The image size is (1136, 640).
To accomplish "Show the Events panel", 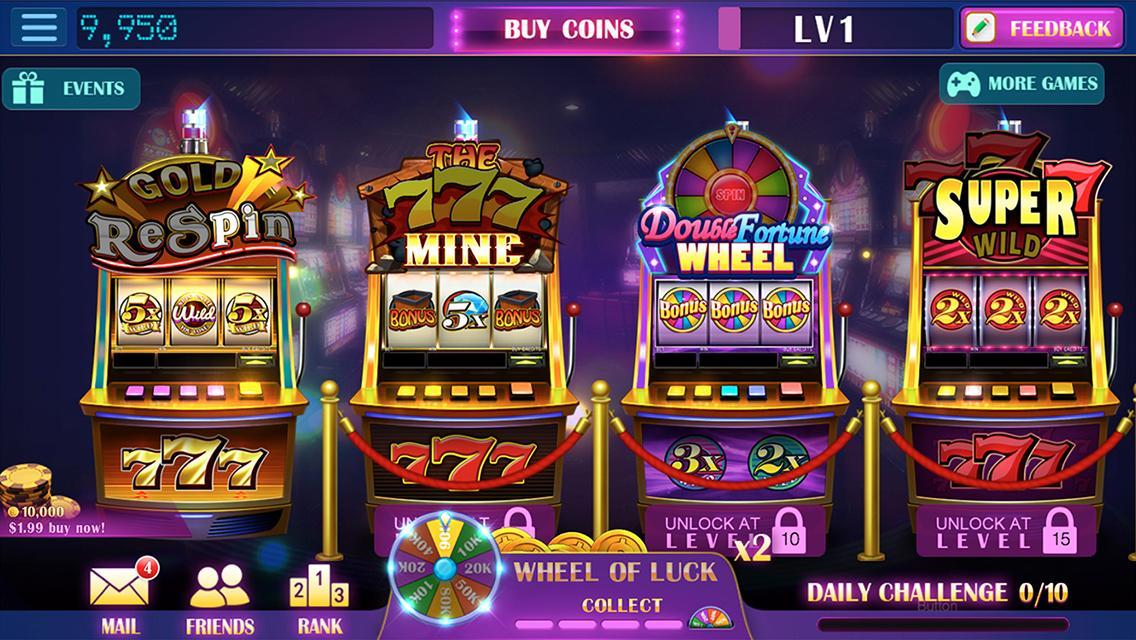I will (x=71, y=88).
